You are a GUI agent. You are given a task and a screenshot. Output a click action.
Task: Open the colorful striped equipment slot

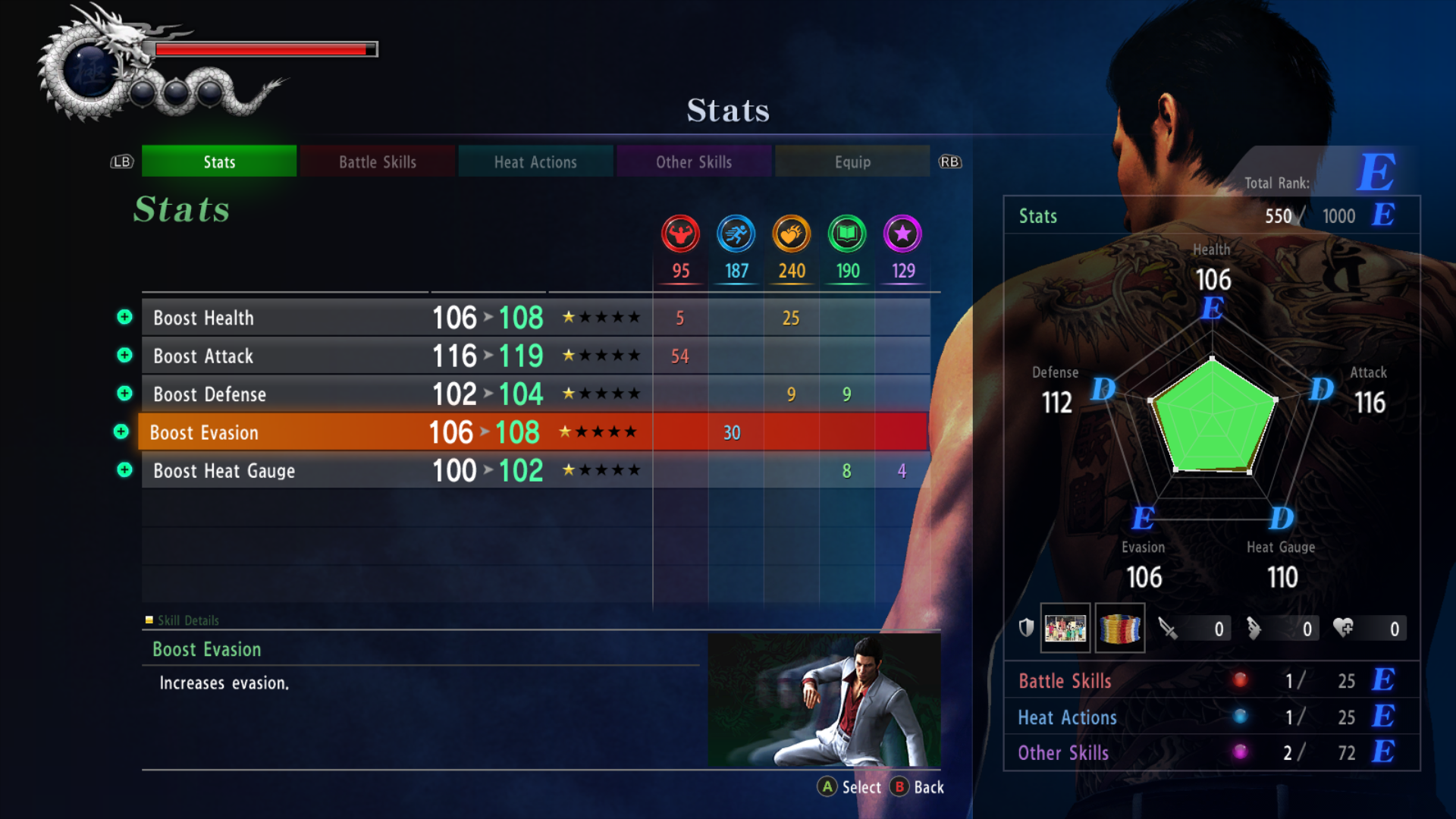click(1120, 628)
